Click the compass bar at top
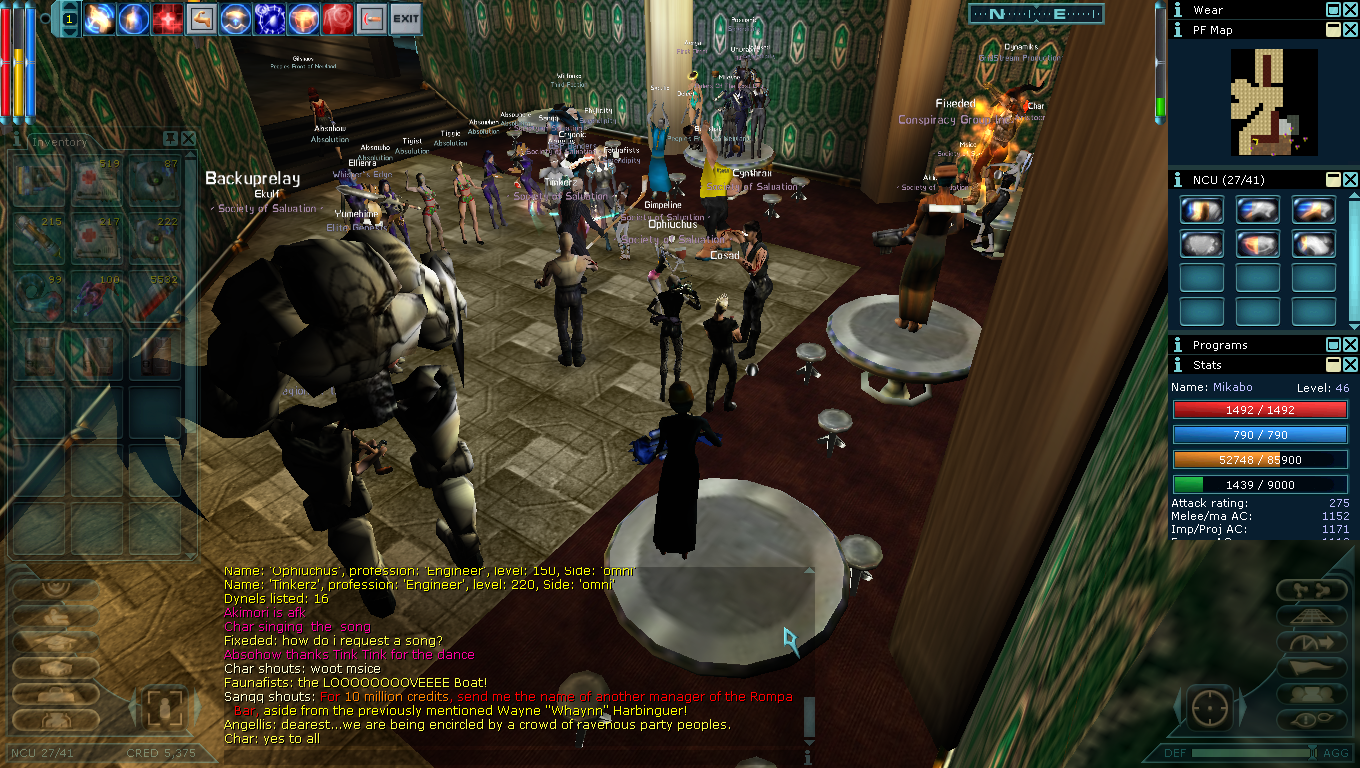Image resolution: width=1360 pixels, height=768 pixels. [x=1035, y=14]
